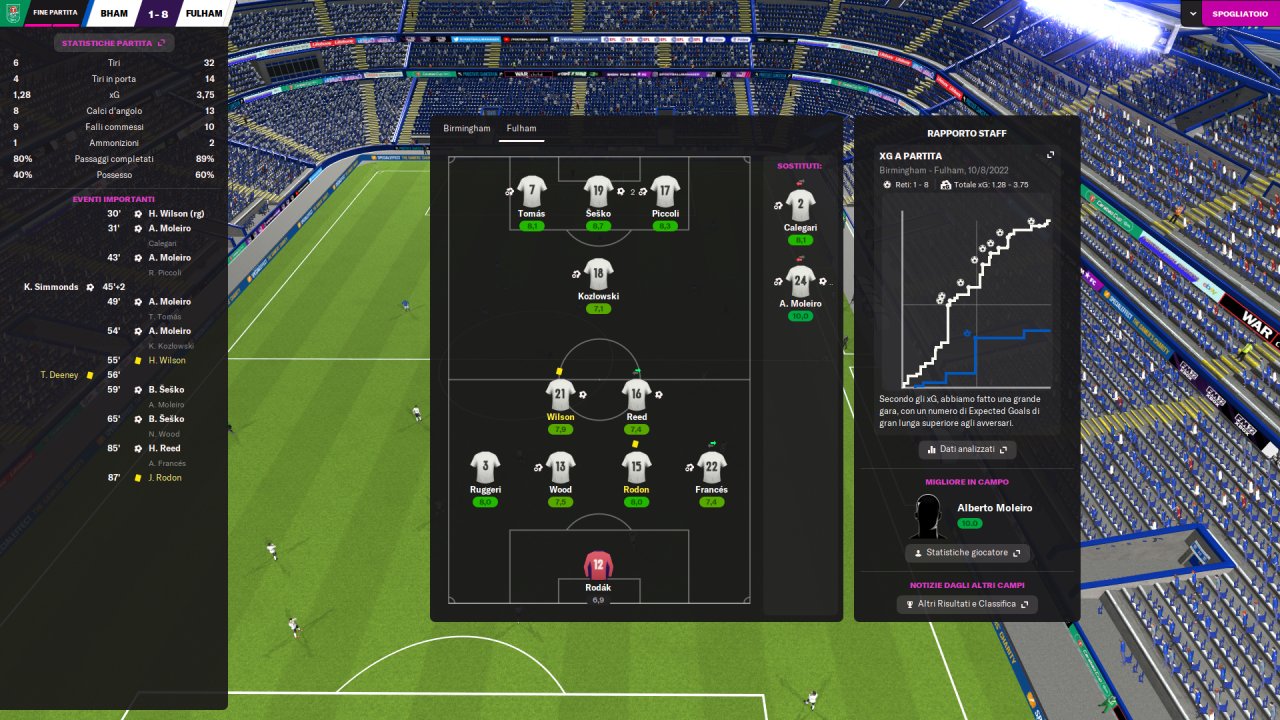Expand the xG a partita chart
Image resolution: width=1280 pixels, height=720 pixels.
[x=1050, y=155]
